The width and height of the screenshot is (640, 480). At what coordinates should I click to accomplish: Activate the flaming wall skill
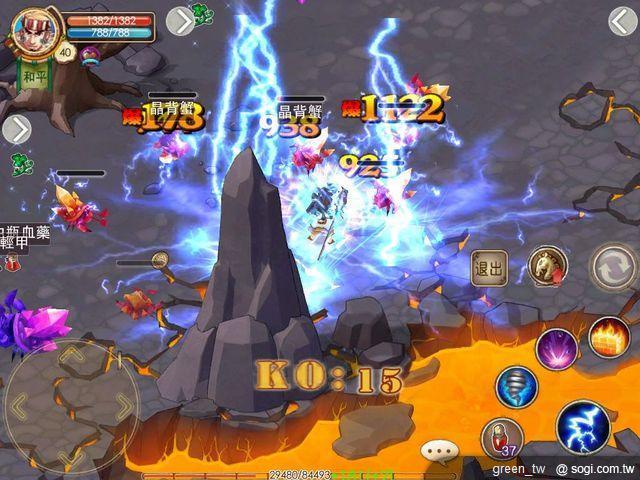coord(607,337)
